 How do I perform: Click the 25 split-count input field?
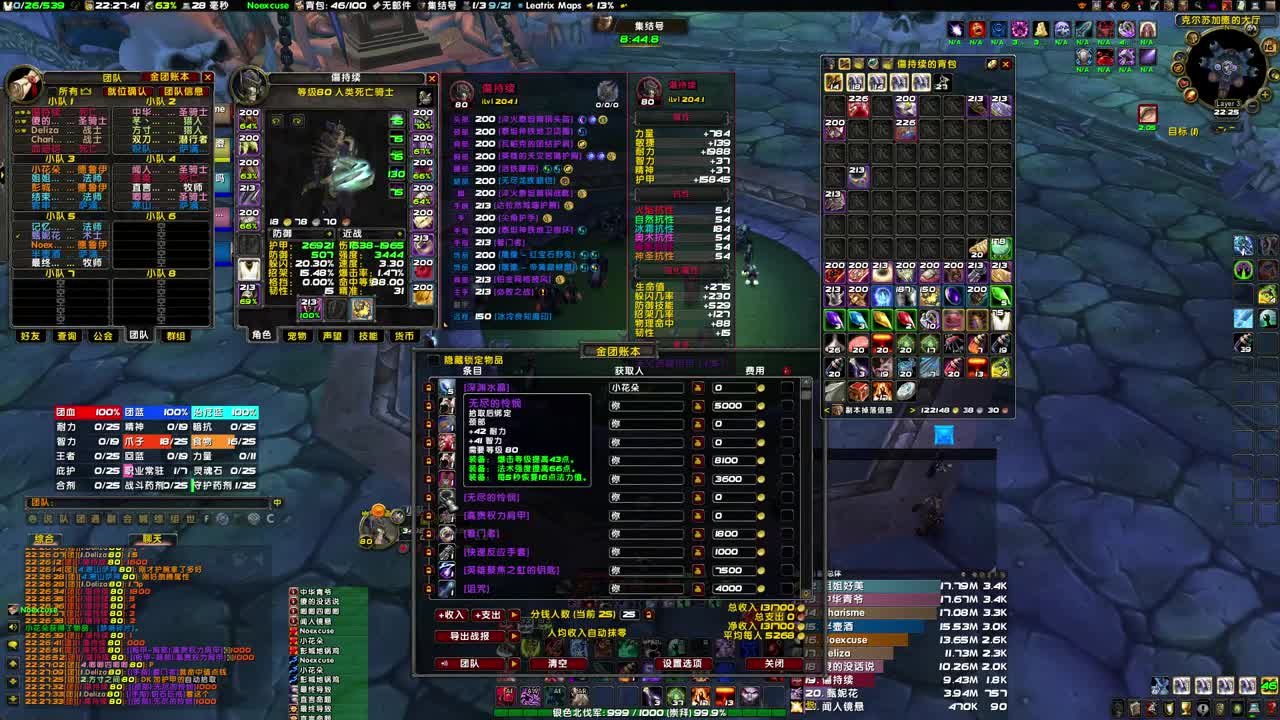[x=629, y=616]
